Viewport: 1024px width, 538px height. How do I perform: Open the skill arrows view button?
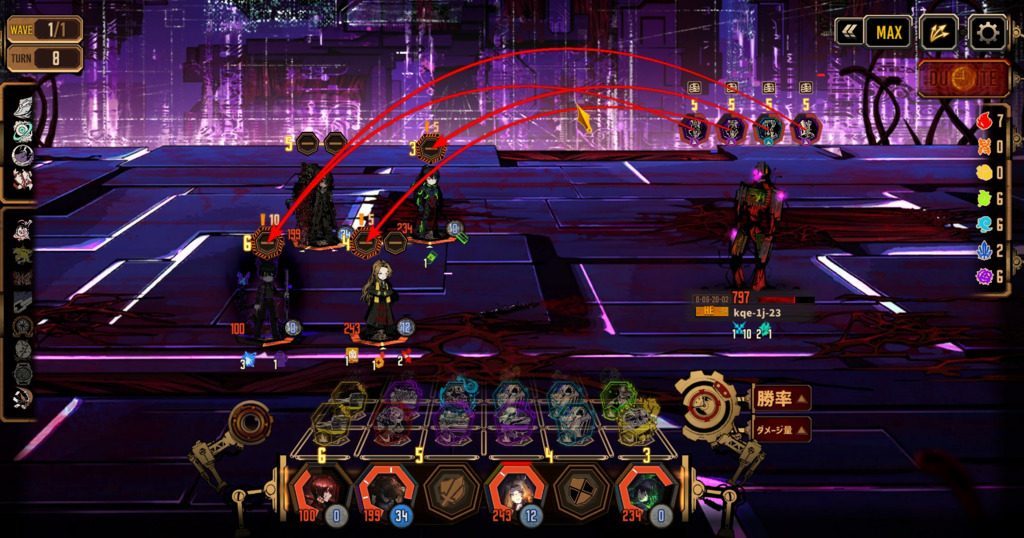pyautogui.click(x=938, y=32)
